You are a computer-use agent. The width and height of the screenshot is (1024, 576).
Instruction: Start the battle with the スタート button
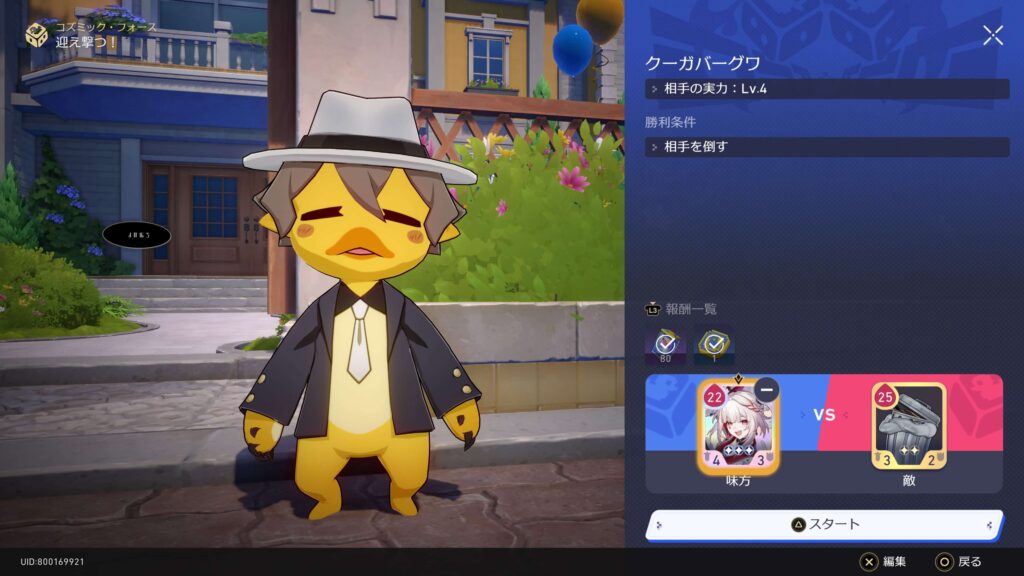click(824, 524)
